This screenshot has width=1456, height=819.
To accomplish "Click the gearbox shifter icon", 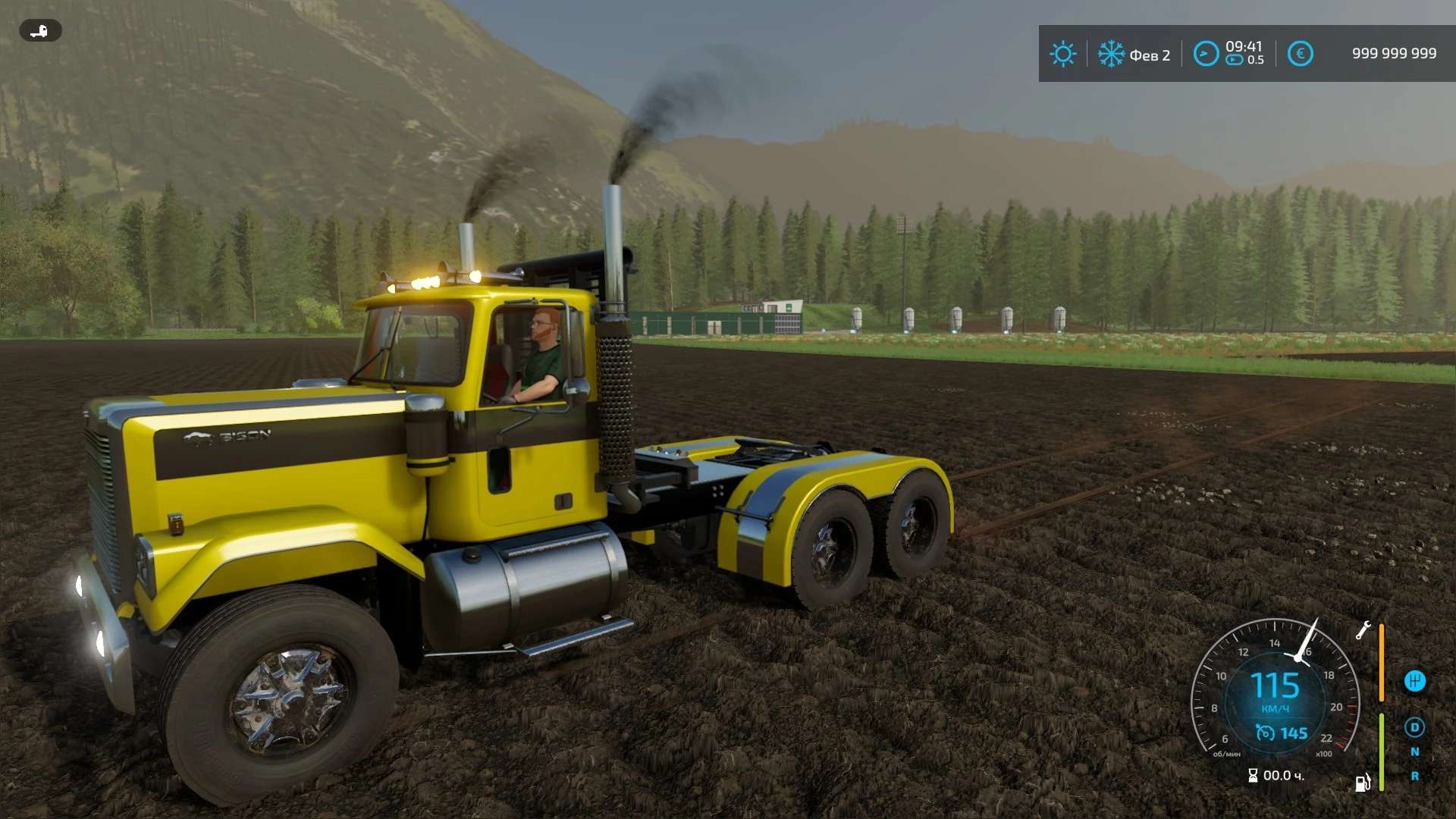I will coord(1414,681).
